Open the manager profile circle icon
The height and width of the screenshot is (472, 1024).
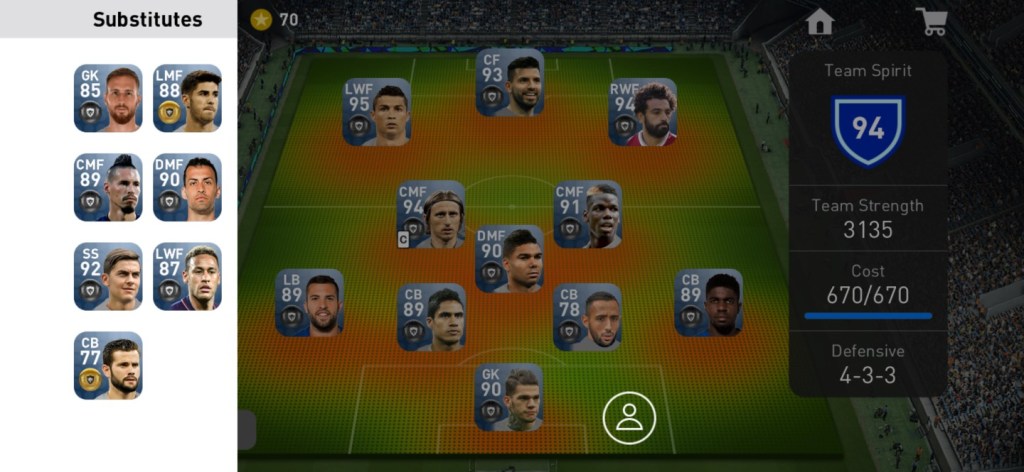point(629,418)
